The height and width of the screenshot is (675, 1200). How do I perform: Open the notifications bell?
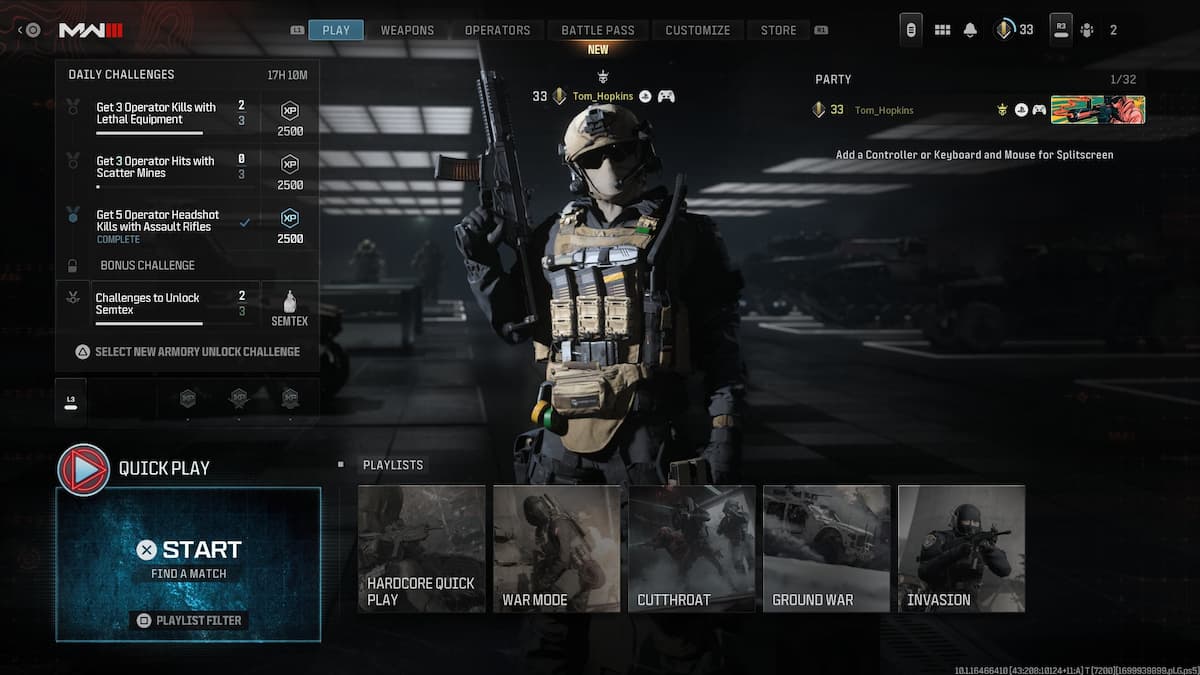[x=970, y=30]
